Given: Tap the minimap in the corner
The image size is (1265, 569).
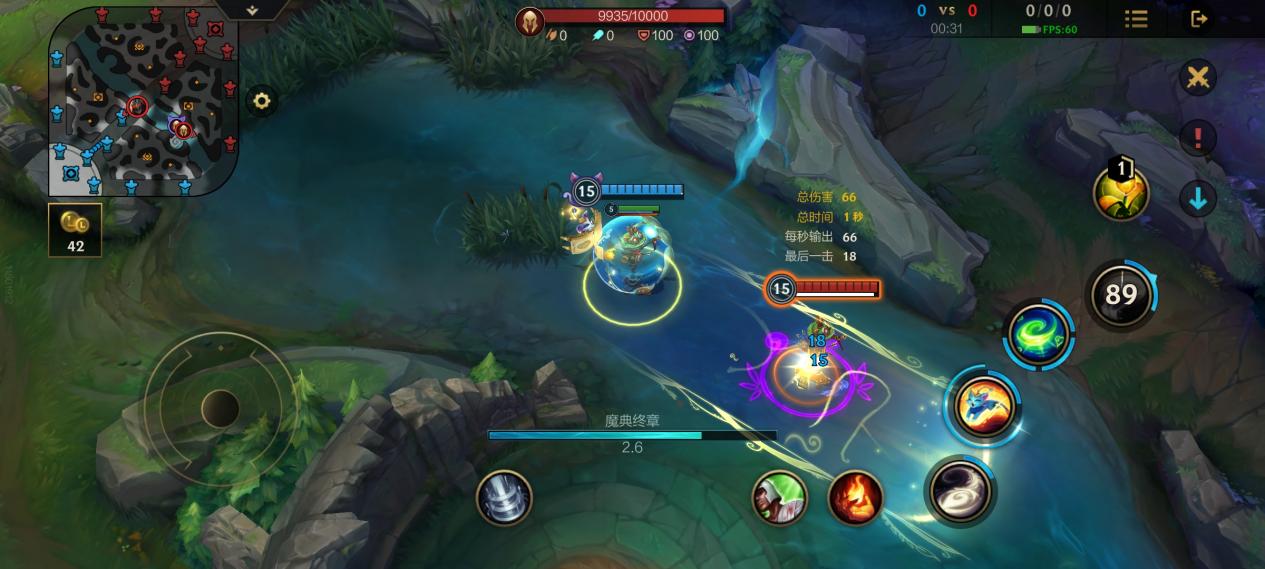Looking at the screenshot, I should (143, 100).
